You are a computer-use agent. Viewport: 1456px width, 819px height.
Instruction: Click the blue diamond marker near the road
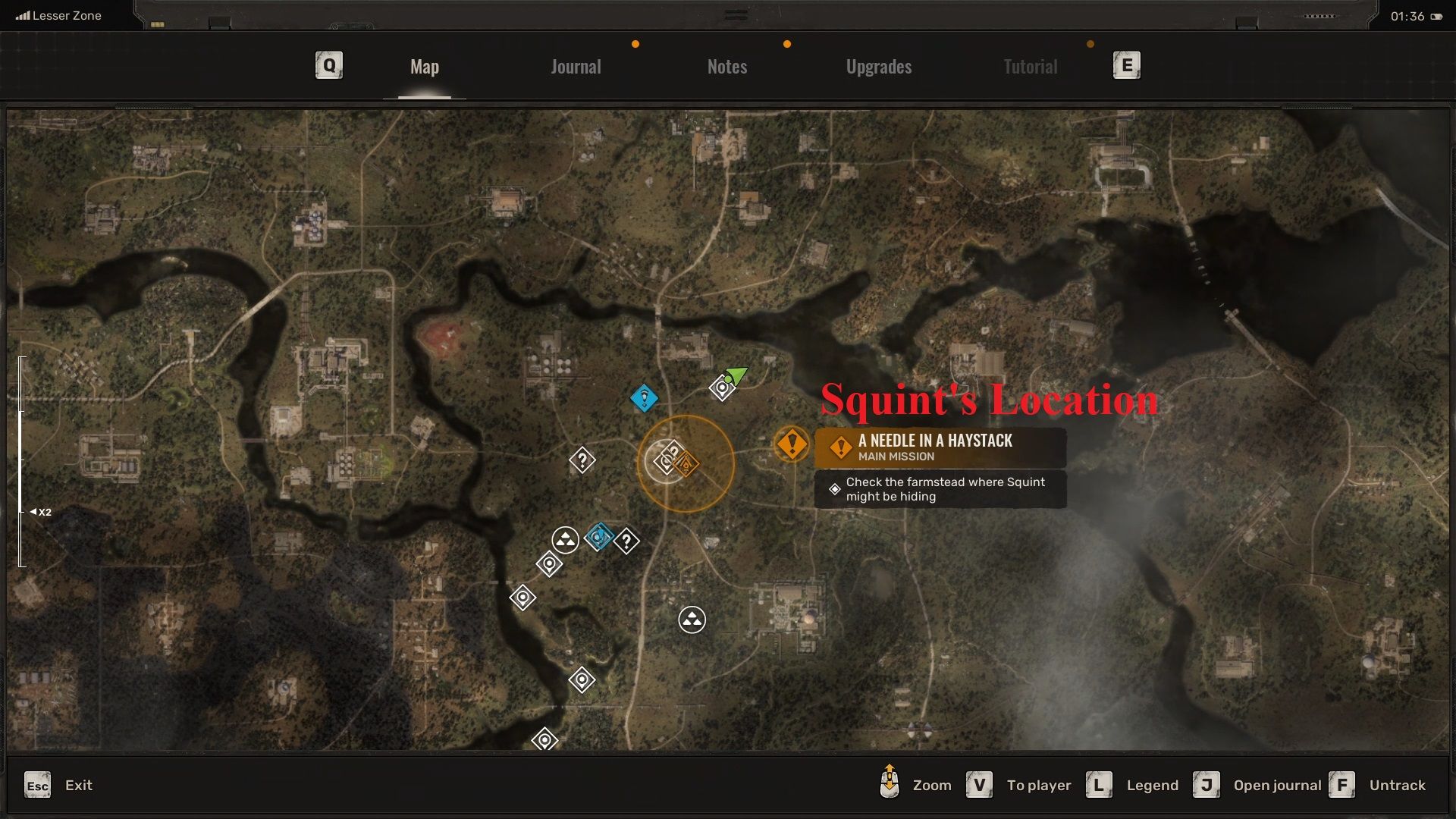[644, 398]
